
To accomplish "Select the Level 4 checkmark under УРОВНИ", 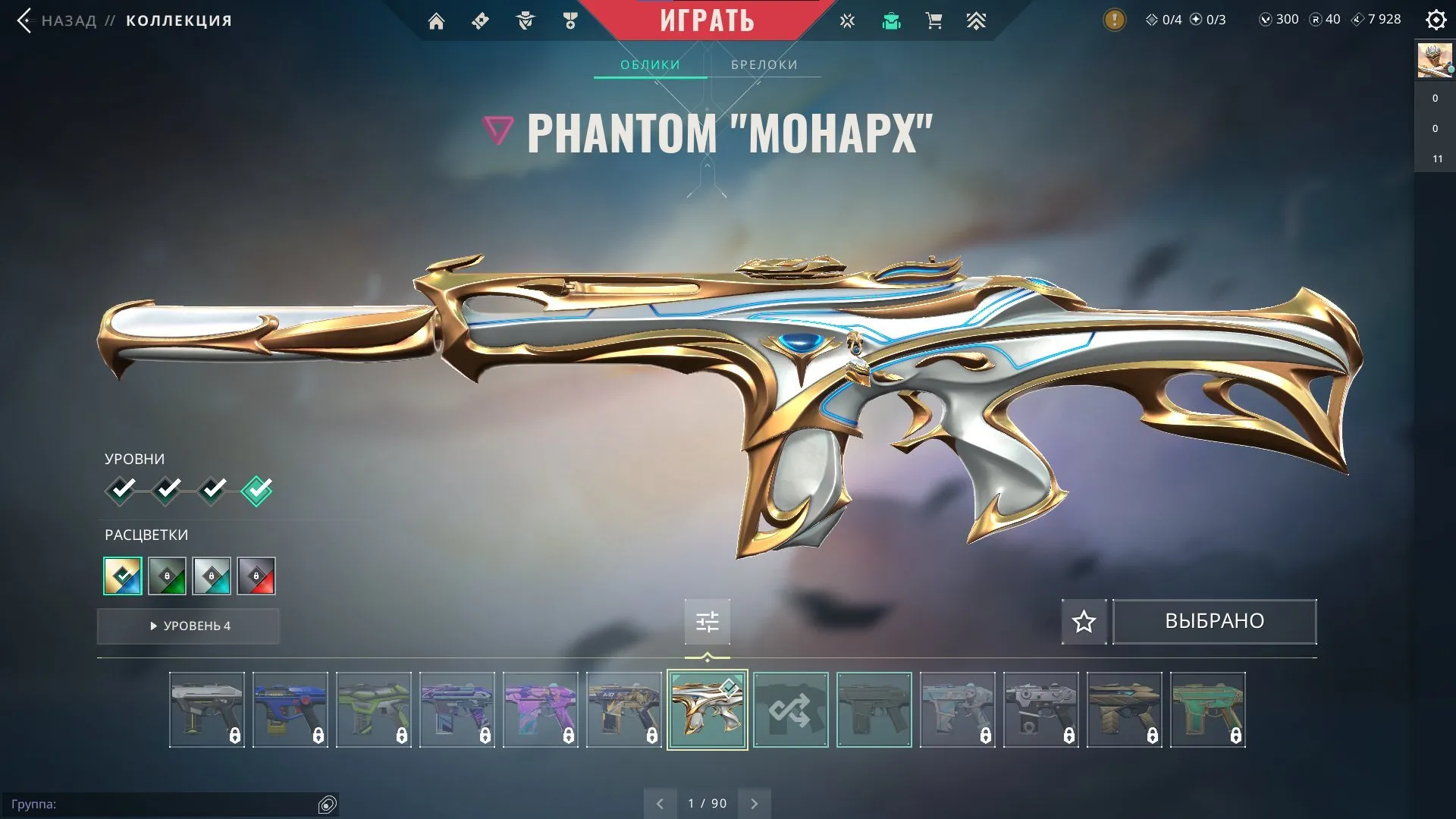I will click(256, 490).
